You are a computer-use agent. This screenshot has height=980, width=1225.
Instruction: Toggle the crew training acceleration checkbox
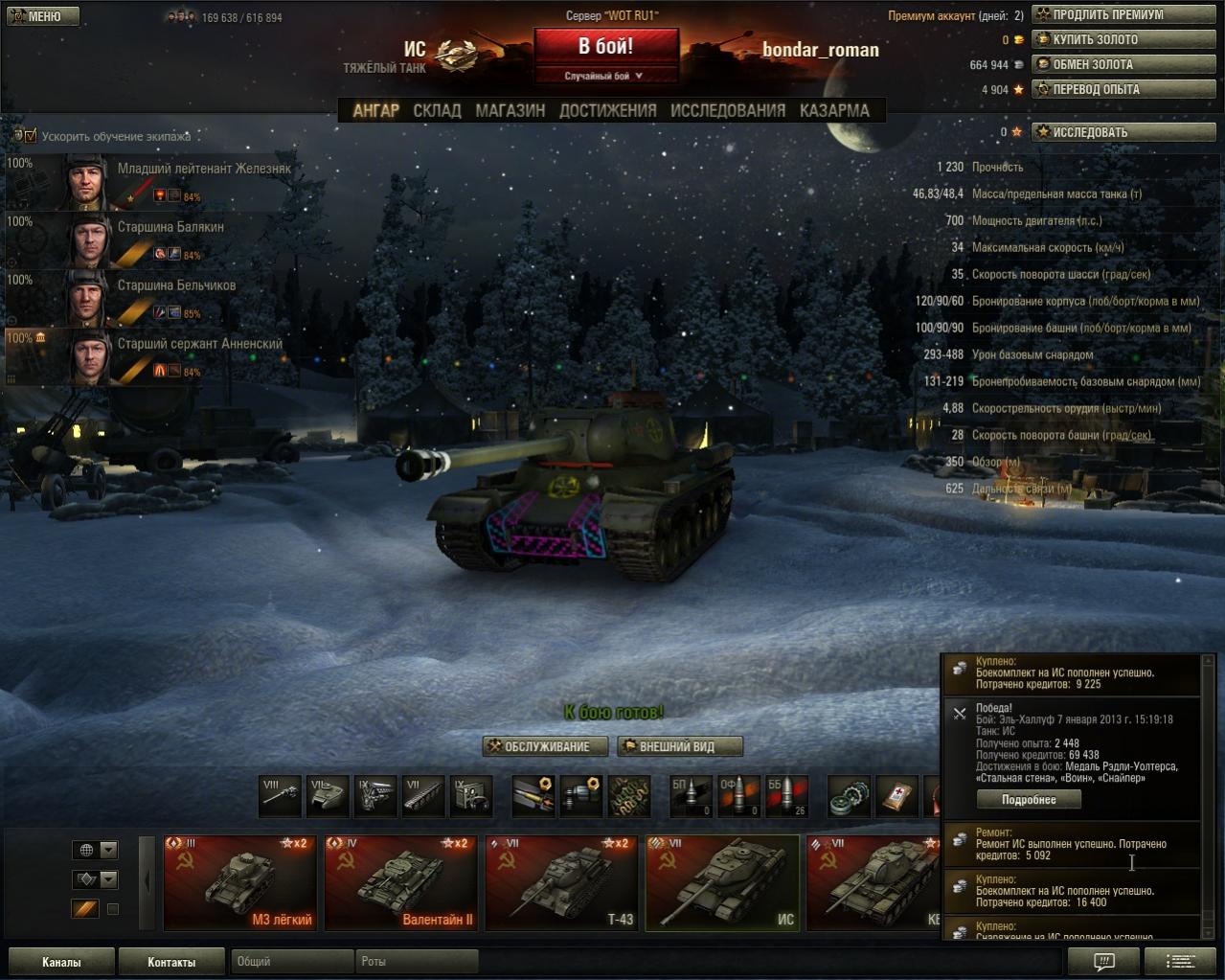pyautogui.click(x=31, y=136)
